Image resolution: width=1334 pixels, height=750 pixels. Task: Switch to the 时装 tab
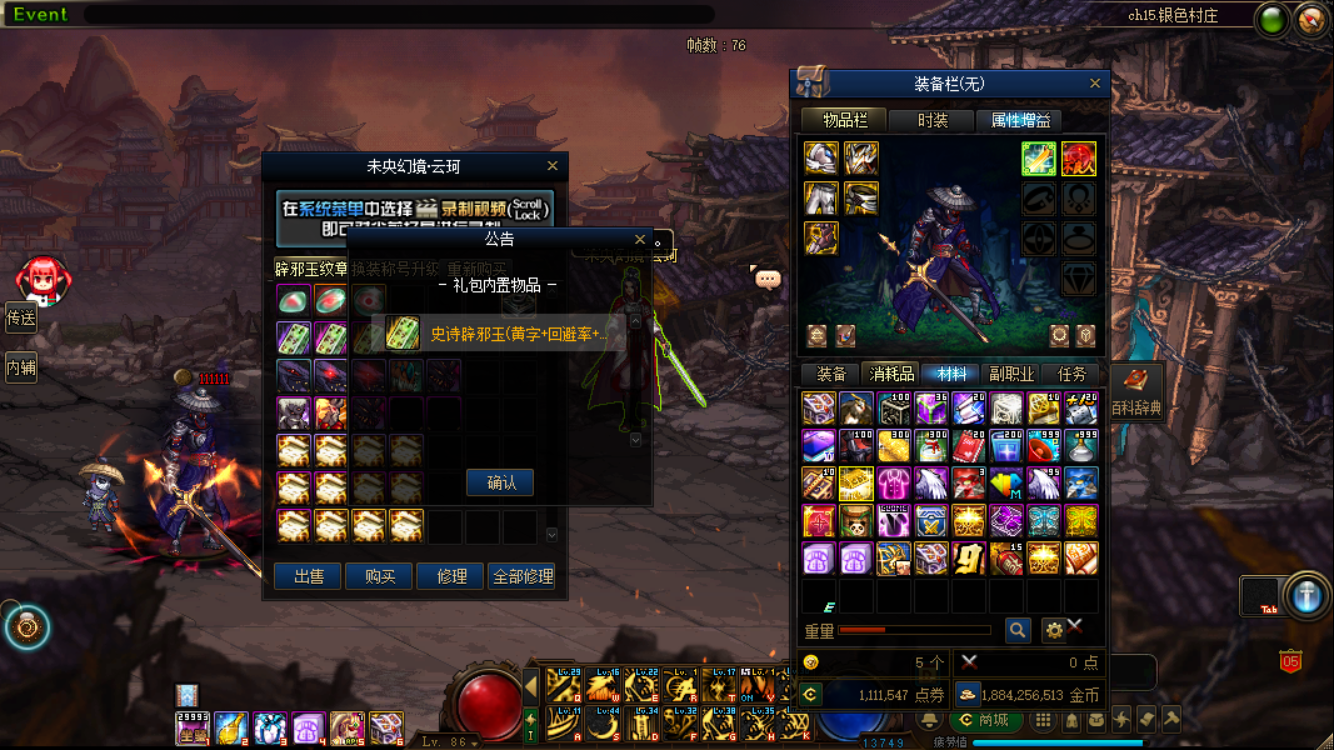(932, 121)
